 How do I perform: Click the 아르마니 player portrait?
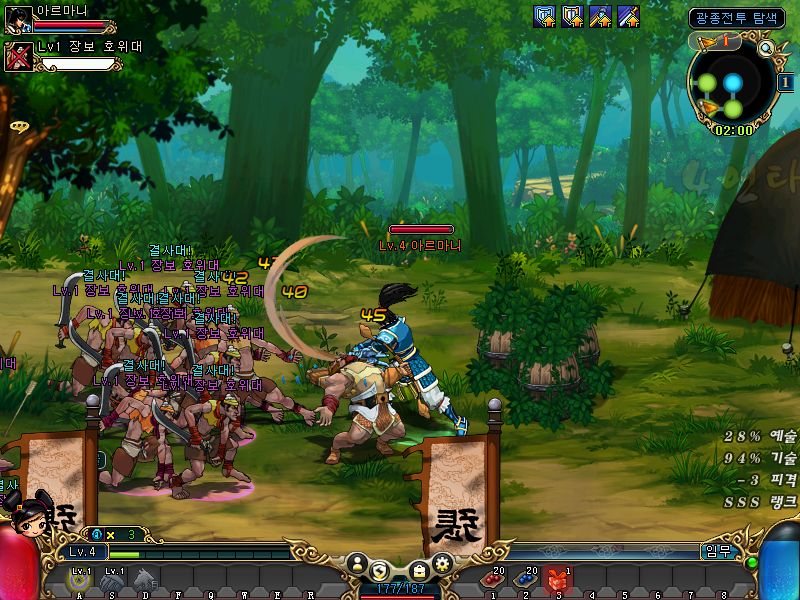tap(18, 19)
